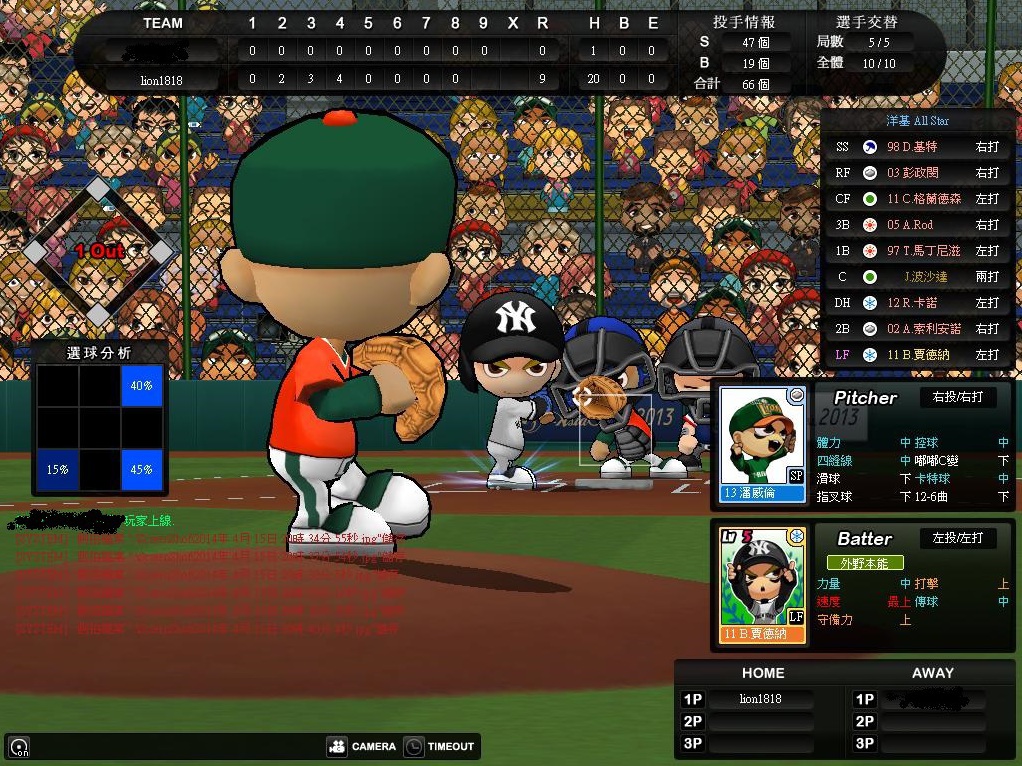Select HOME 1P player lion1818
Viewport: 1022px width, 766px height.
coord(760,699)
